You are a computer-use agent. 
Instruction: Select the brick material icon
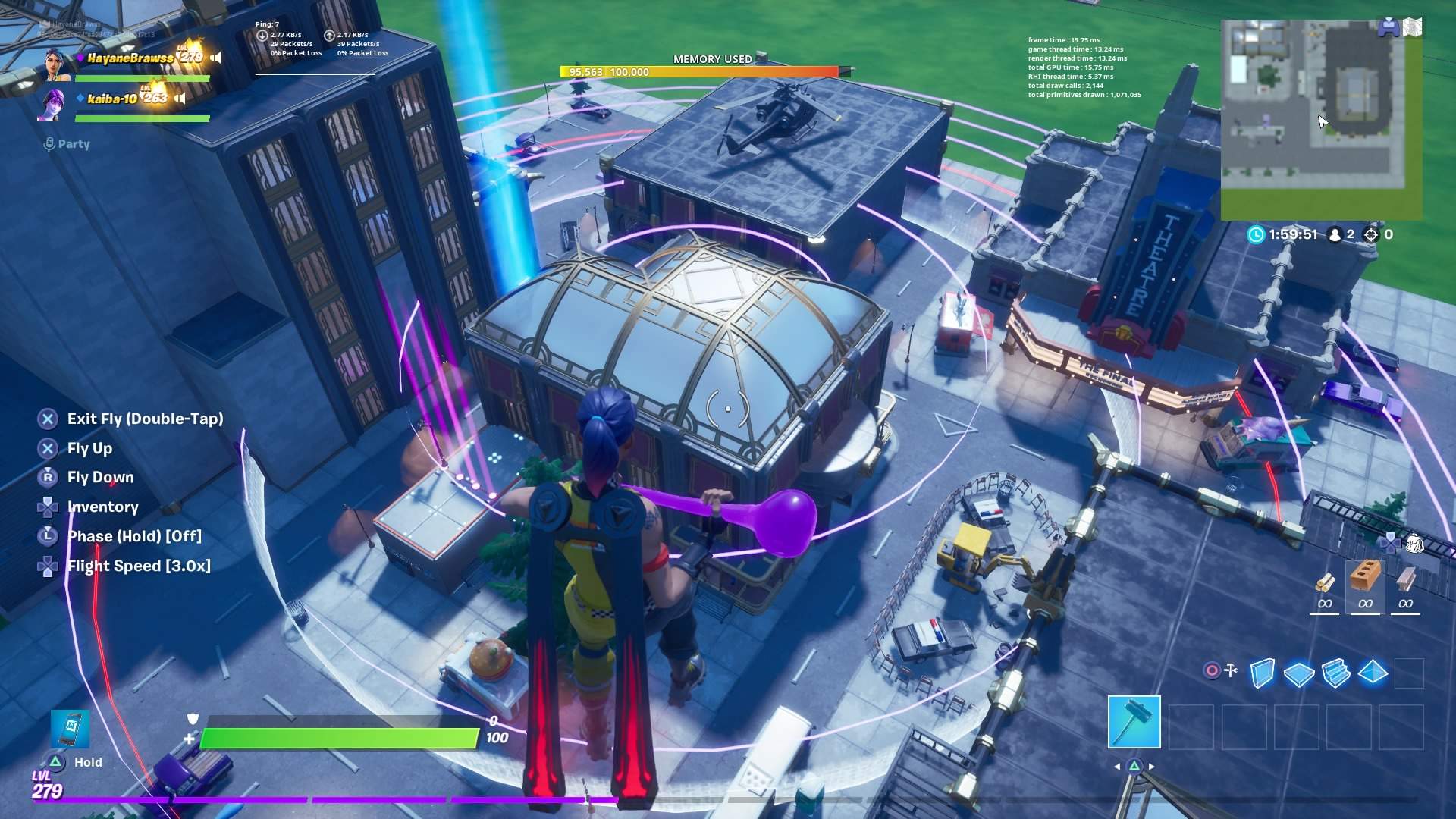pos(1365,582)
